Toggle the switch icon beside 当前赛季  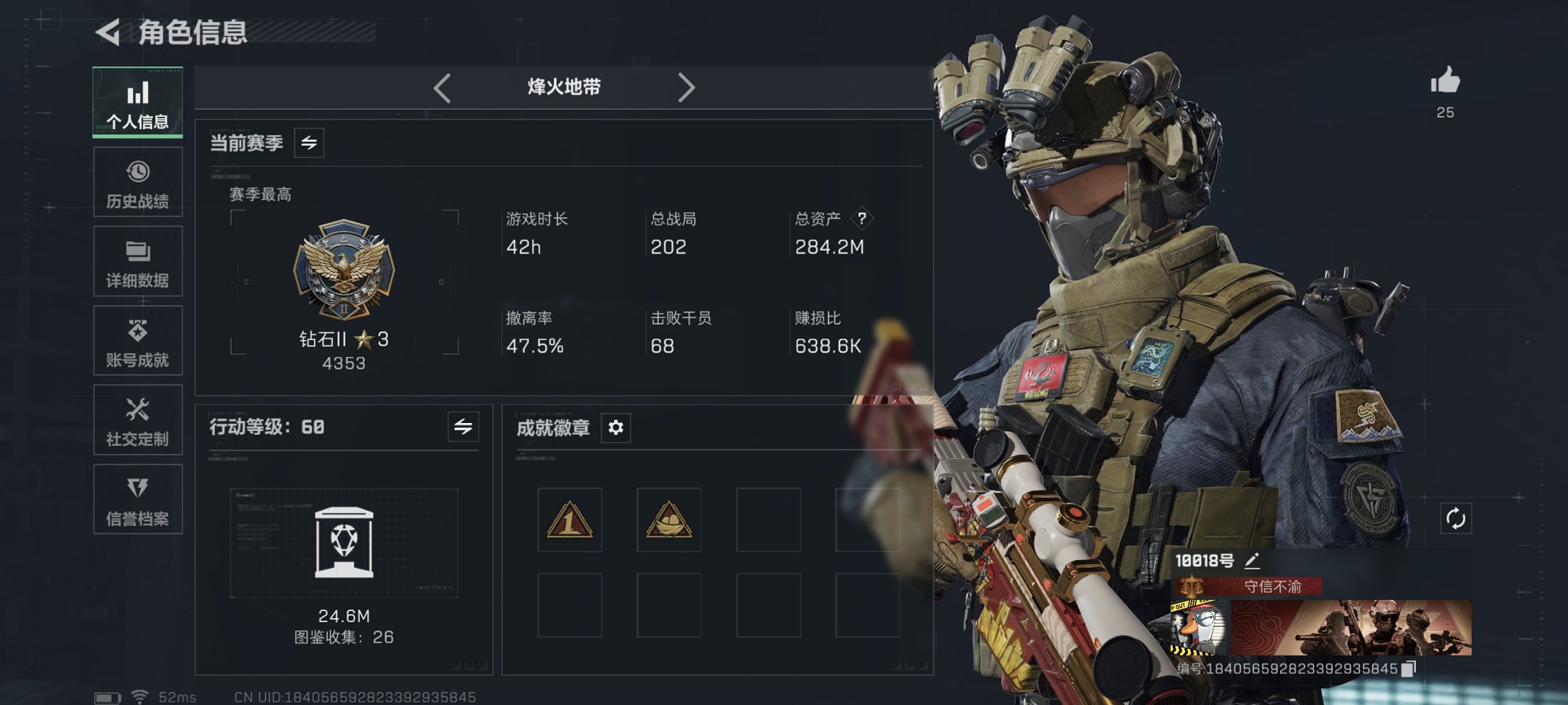click(x=309, y=144)
